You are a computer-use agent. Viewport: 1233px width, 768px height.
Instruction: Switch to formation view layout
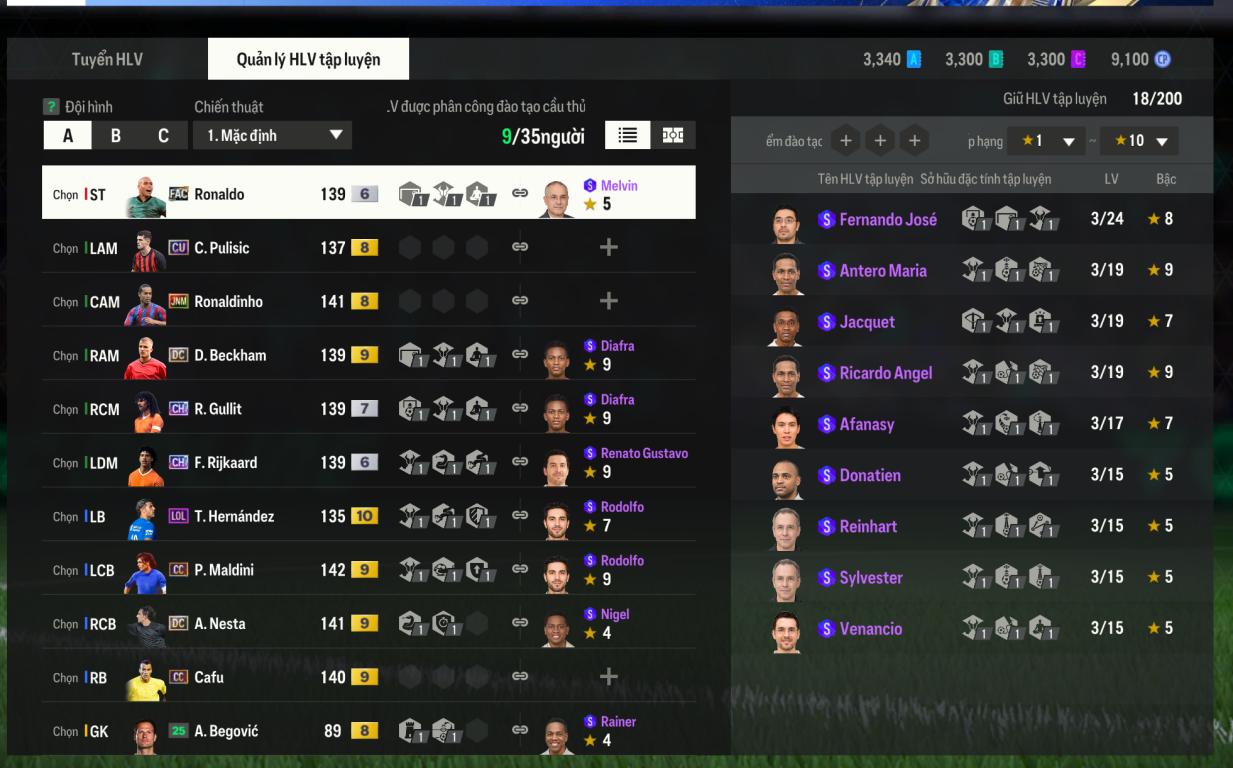click(x=673, y=135)
